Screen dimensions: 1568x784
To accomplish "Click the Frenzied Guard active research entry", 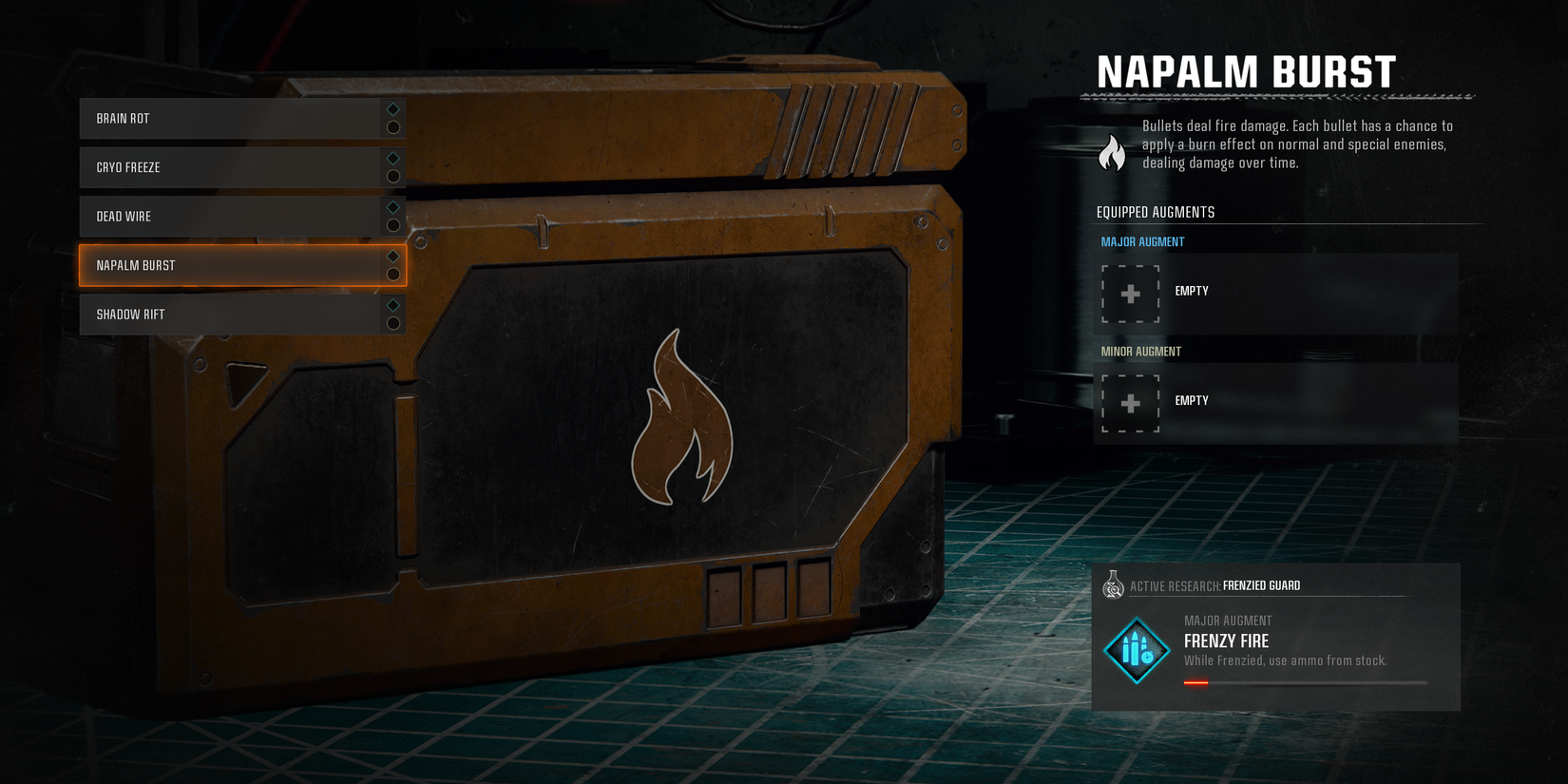I will (1262, 585).
